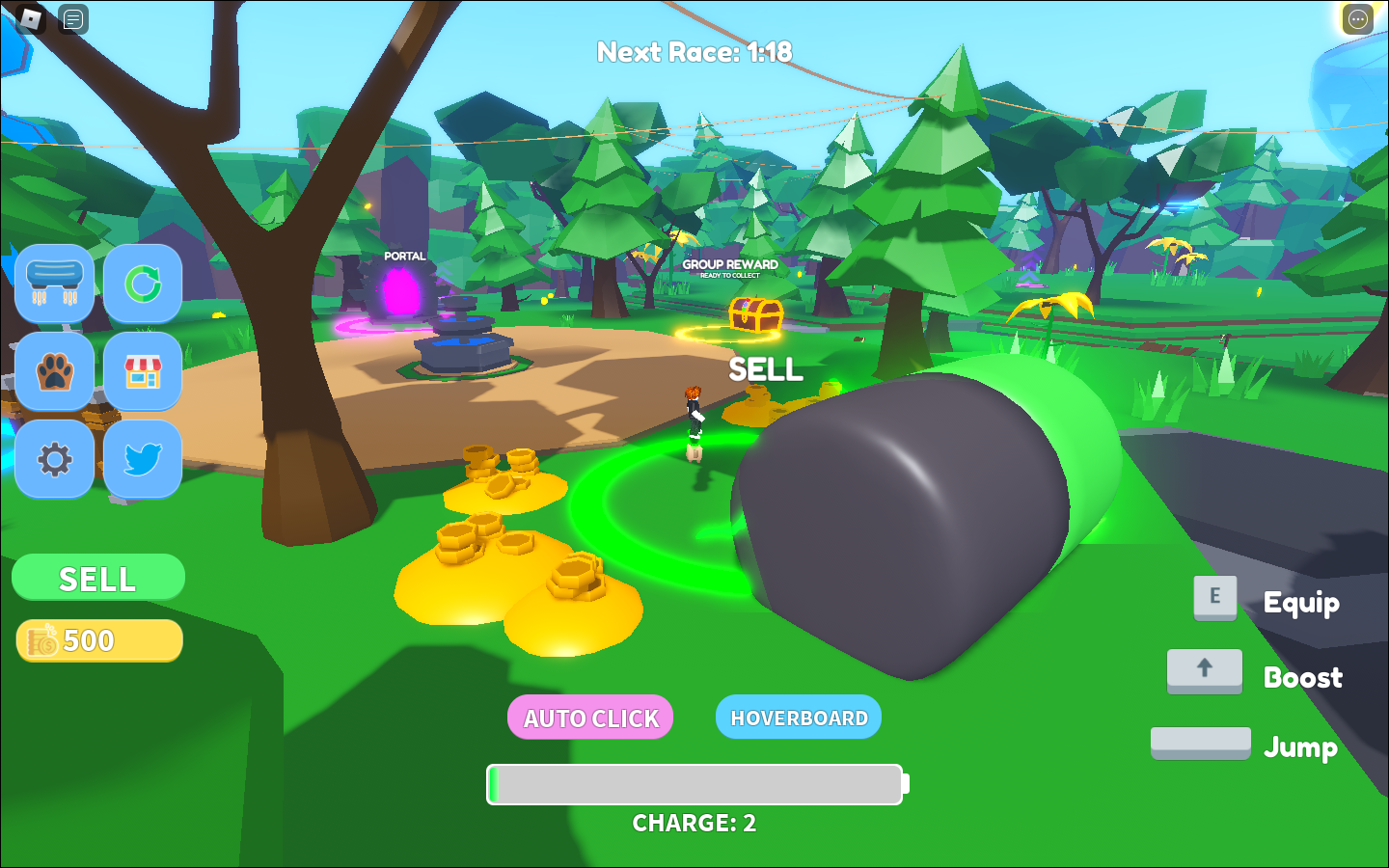
Task: Click the green SELL button
Action: tap(97, 578)
